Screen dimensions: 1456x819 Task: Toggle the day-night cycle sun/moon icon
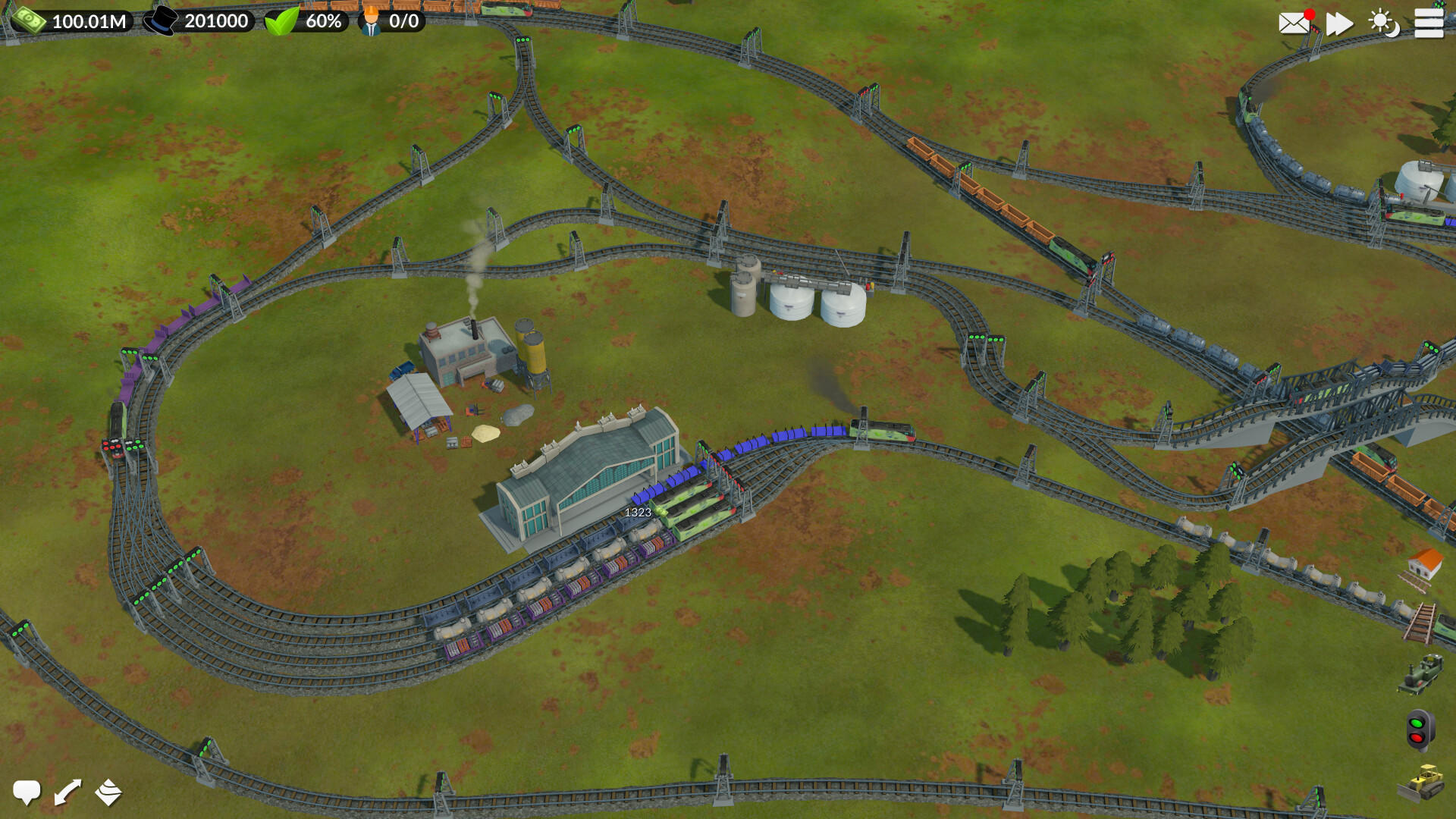coord(1385,24)
